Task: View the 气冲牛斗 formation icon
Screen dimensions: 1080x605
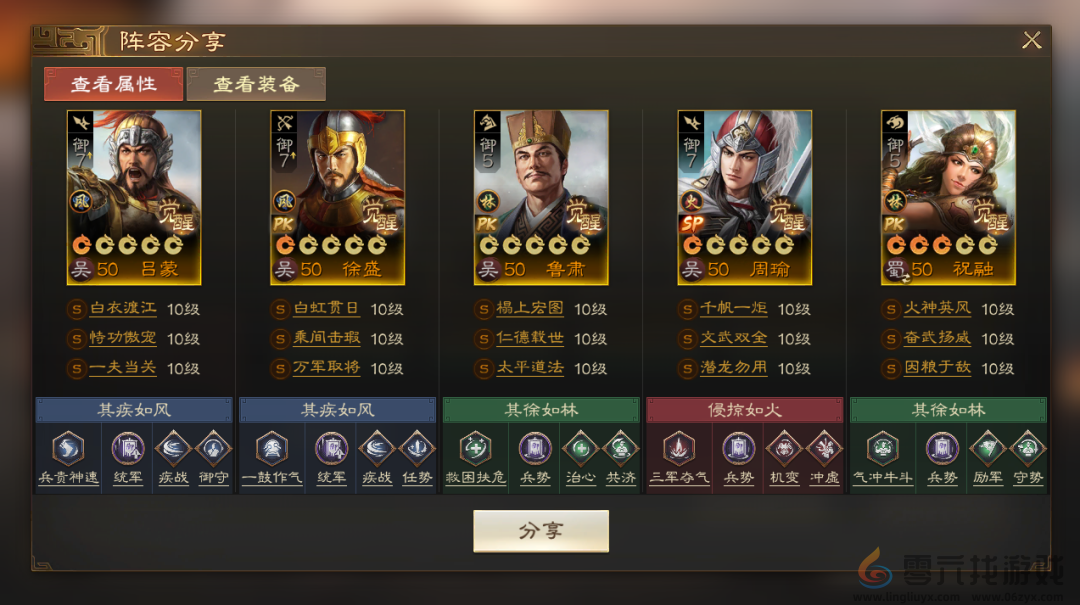Action: point(882,448)
